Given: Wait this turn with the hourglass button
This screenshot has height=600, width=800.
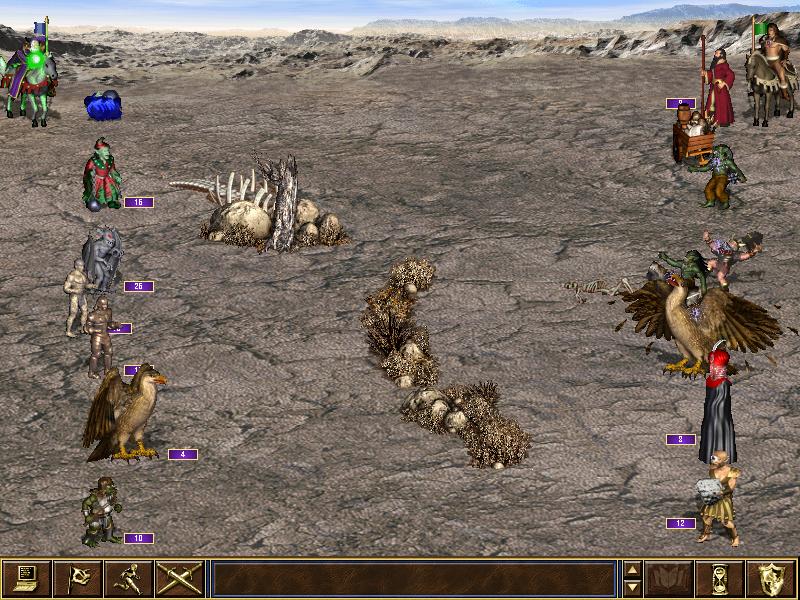Looking at the screenshot, I should [721, 579].
